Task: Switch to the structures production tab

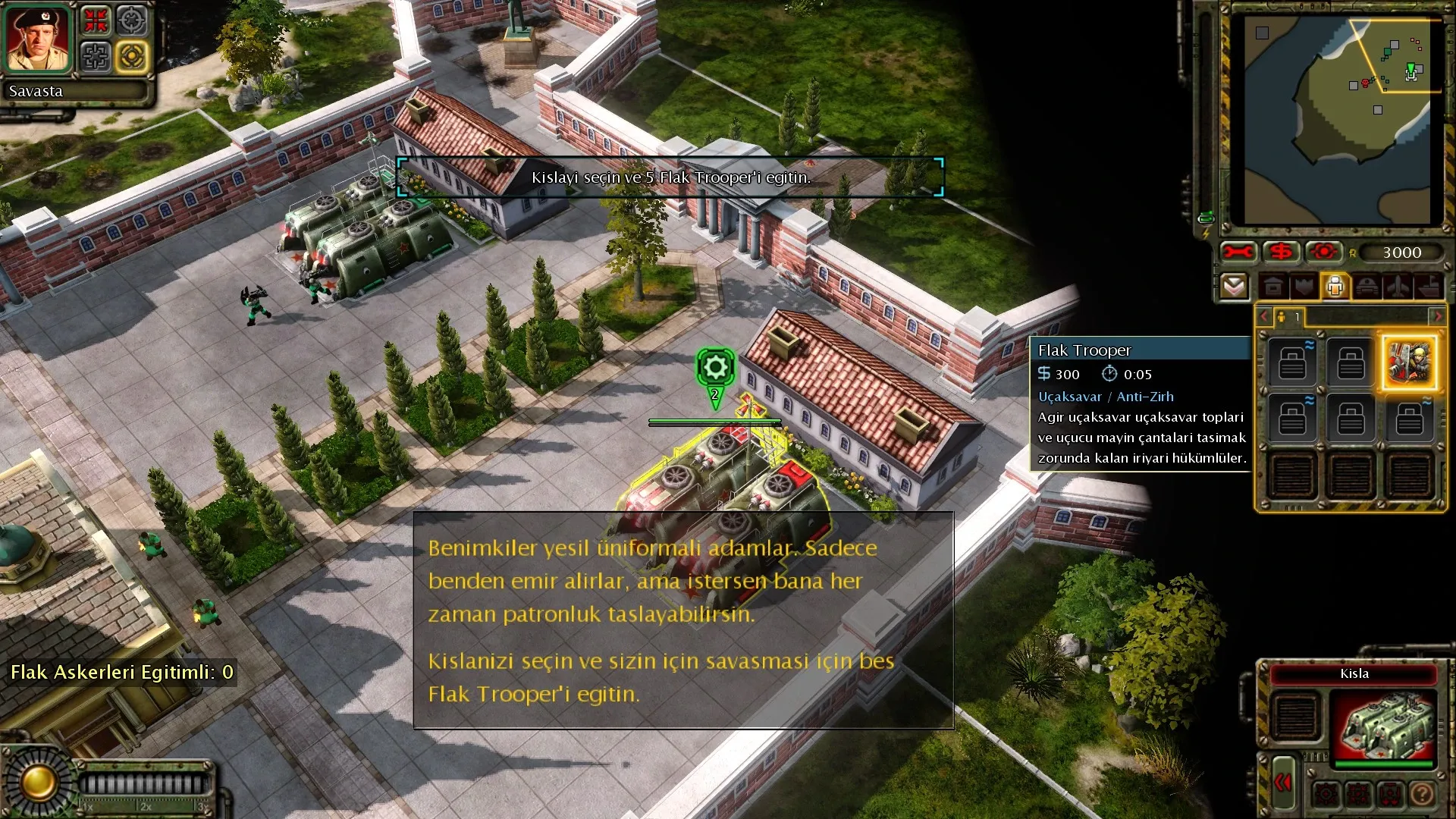Action: click(x=1273, y=287)
